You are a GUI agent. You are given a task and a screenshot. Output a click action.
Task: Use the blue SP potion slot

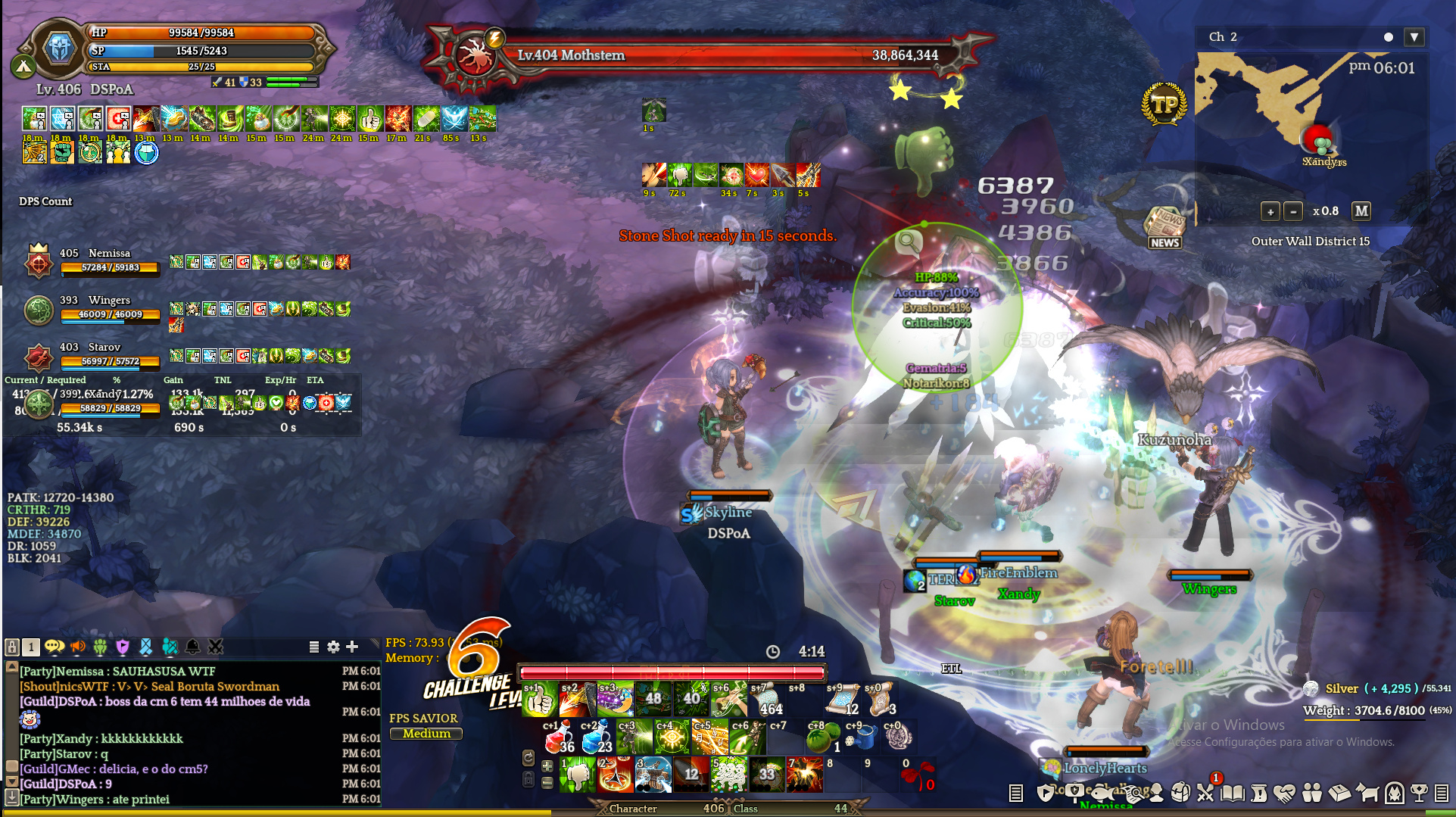point(597,737)
